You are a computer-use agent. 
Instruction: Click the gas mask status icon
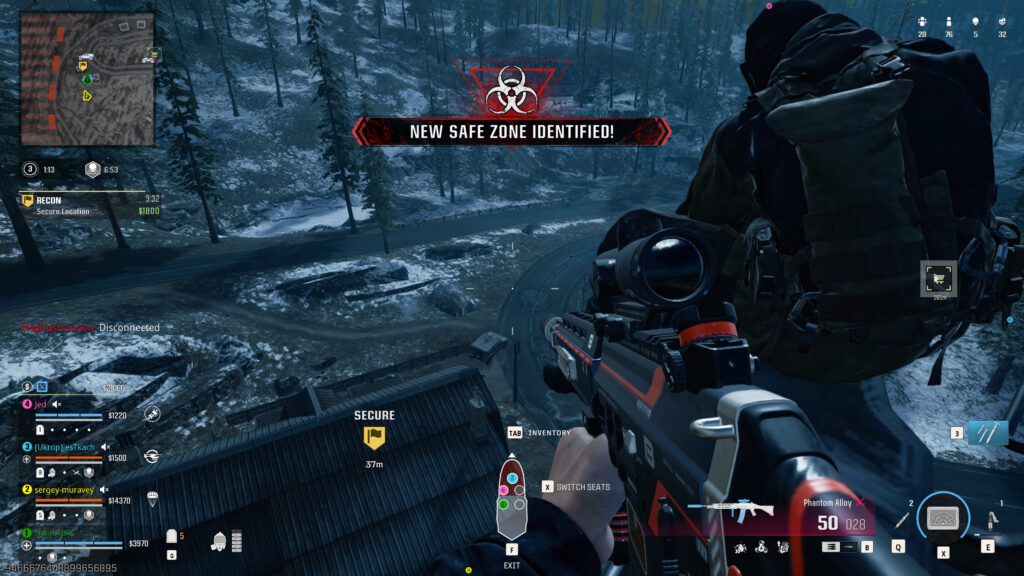pyautogui.click(x=218, y=541)
